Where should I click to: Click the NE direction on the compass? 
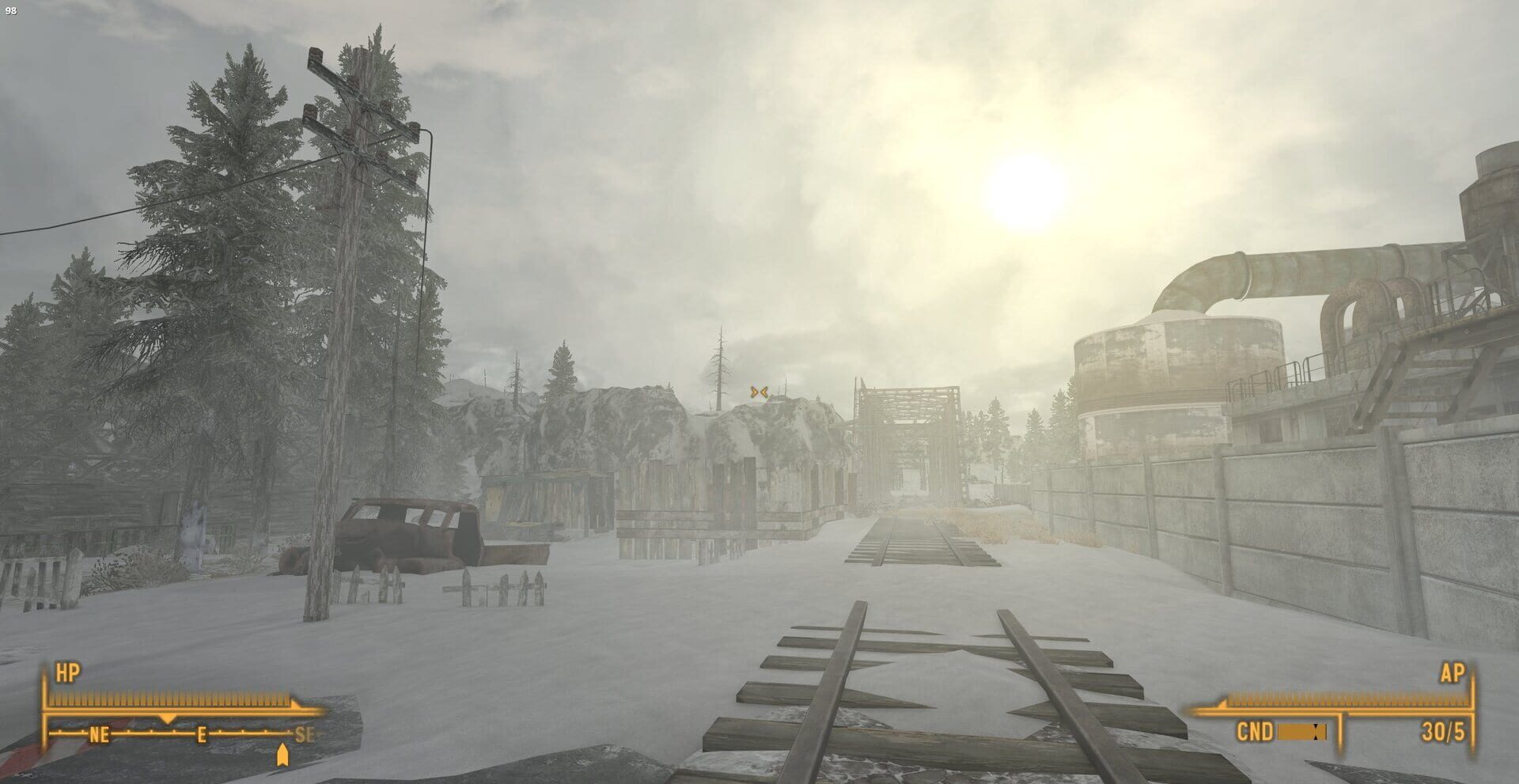click(x=99, y=735)
